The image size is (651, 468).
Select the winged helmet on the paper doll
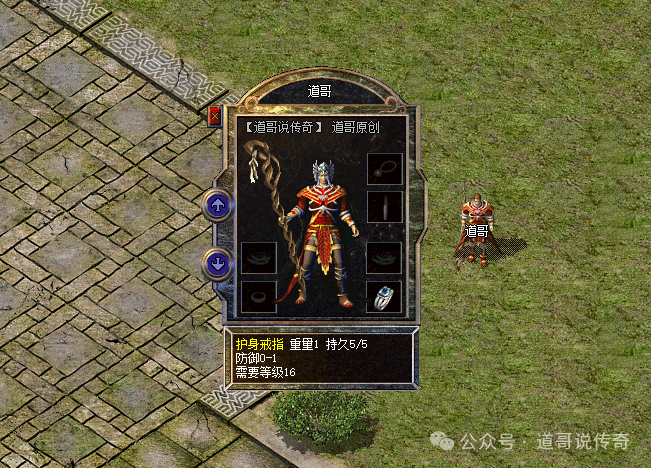pos(320,172)
